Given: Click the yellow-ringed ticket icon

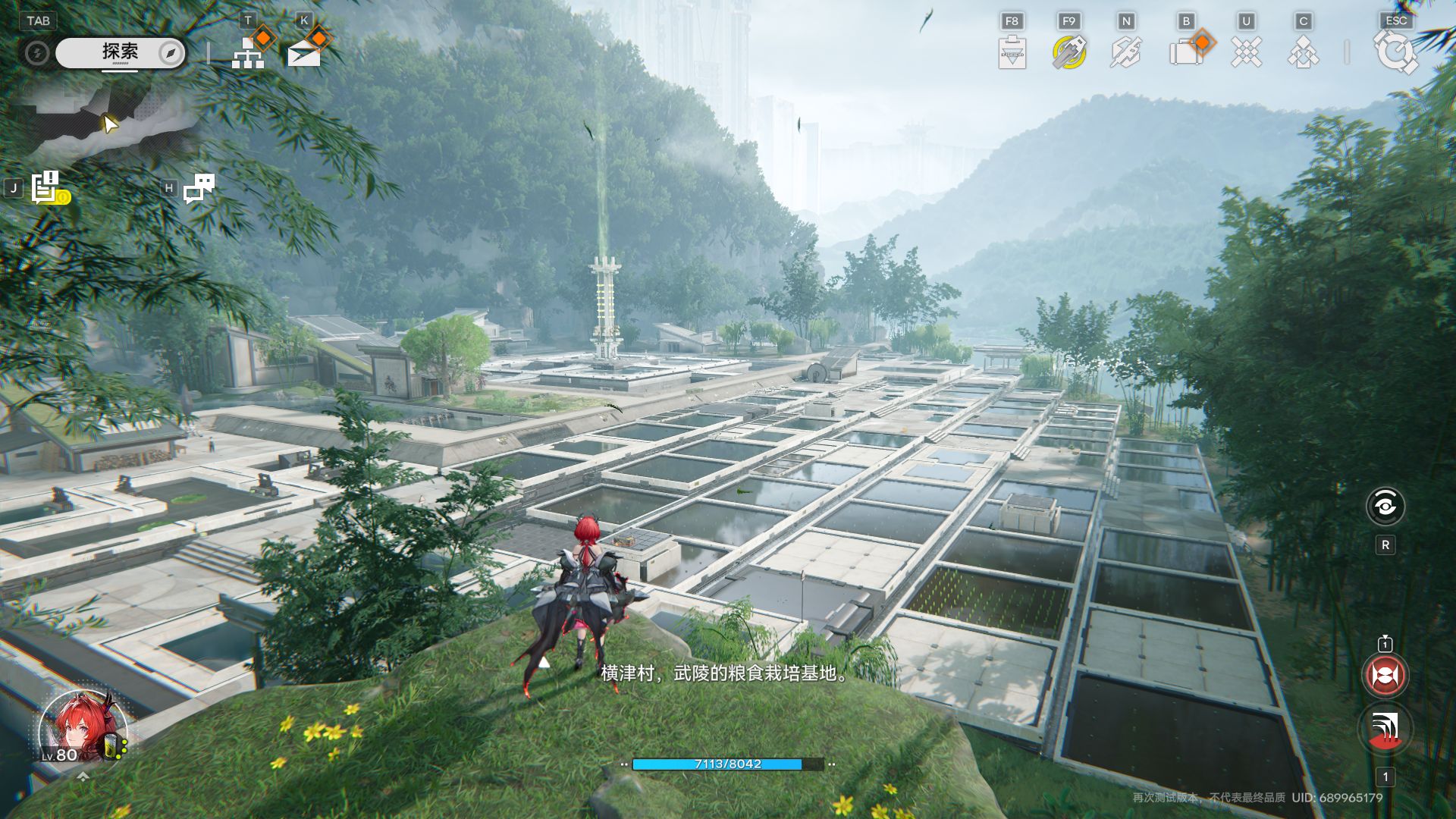Looking at the screenshot, I should coord(1068,52).
